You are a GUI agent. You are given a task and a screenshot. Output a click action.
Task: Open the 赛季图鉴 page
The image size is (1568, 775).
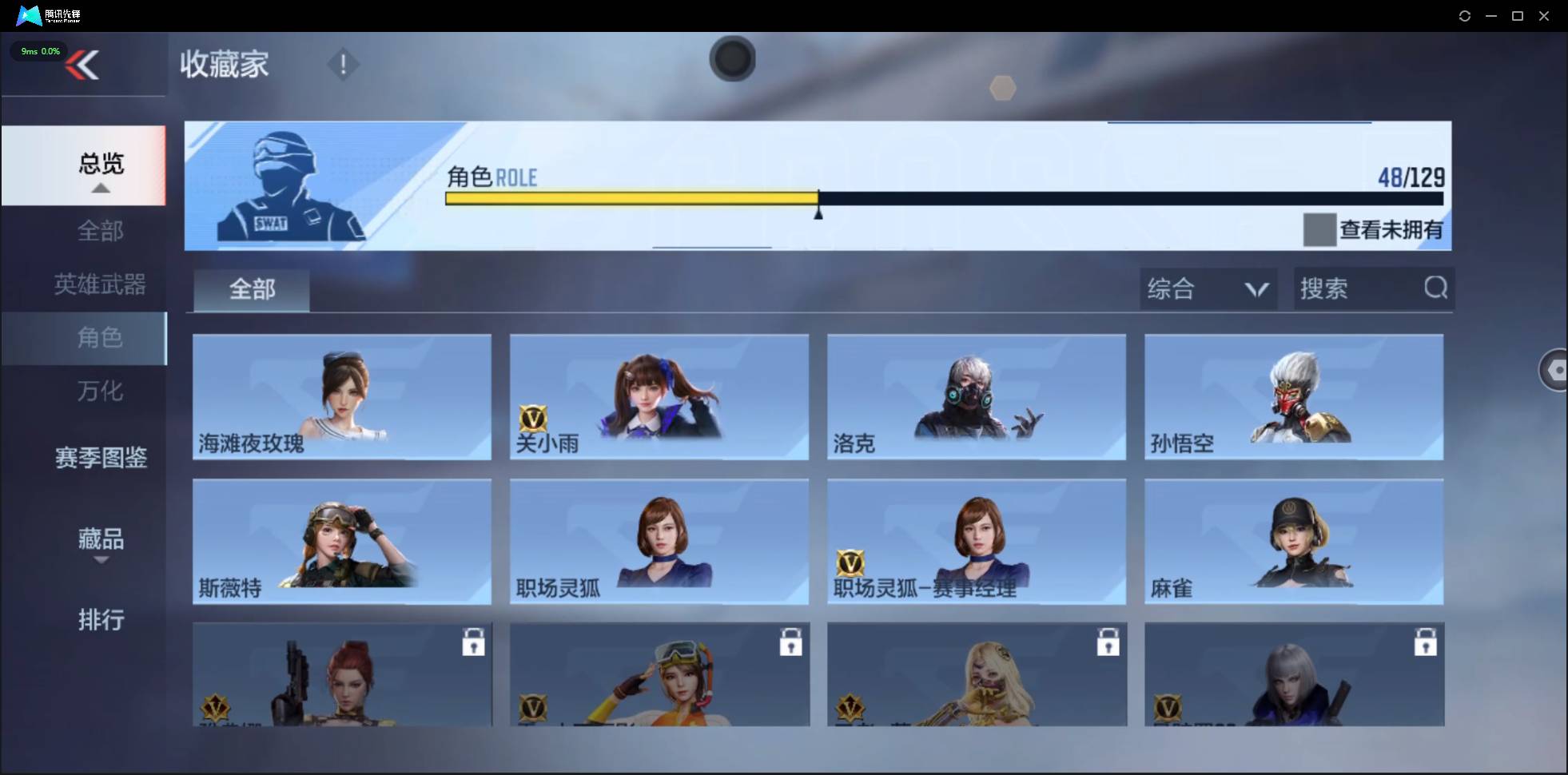pyautogui.click(x=101, y=457)
